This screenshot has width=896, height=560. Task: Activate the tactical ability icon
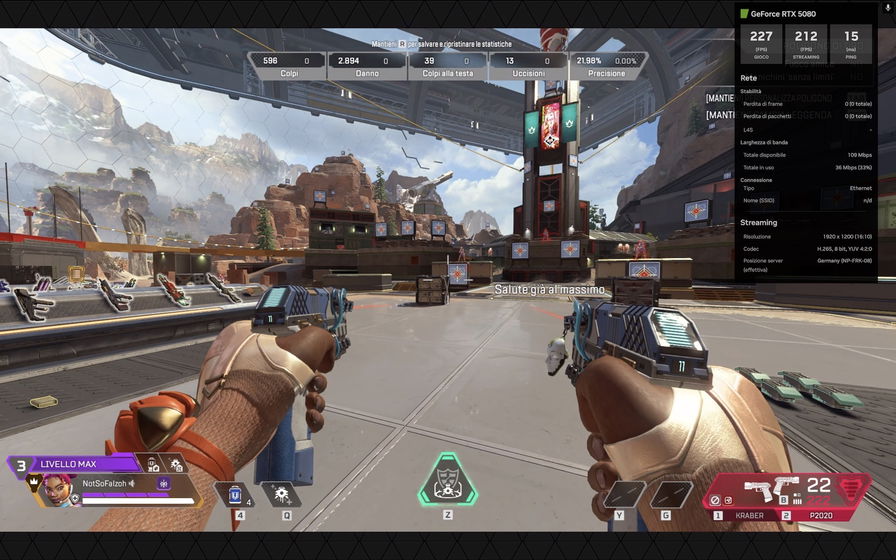(281, 494)
